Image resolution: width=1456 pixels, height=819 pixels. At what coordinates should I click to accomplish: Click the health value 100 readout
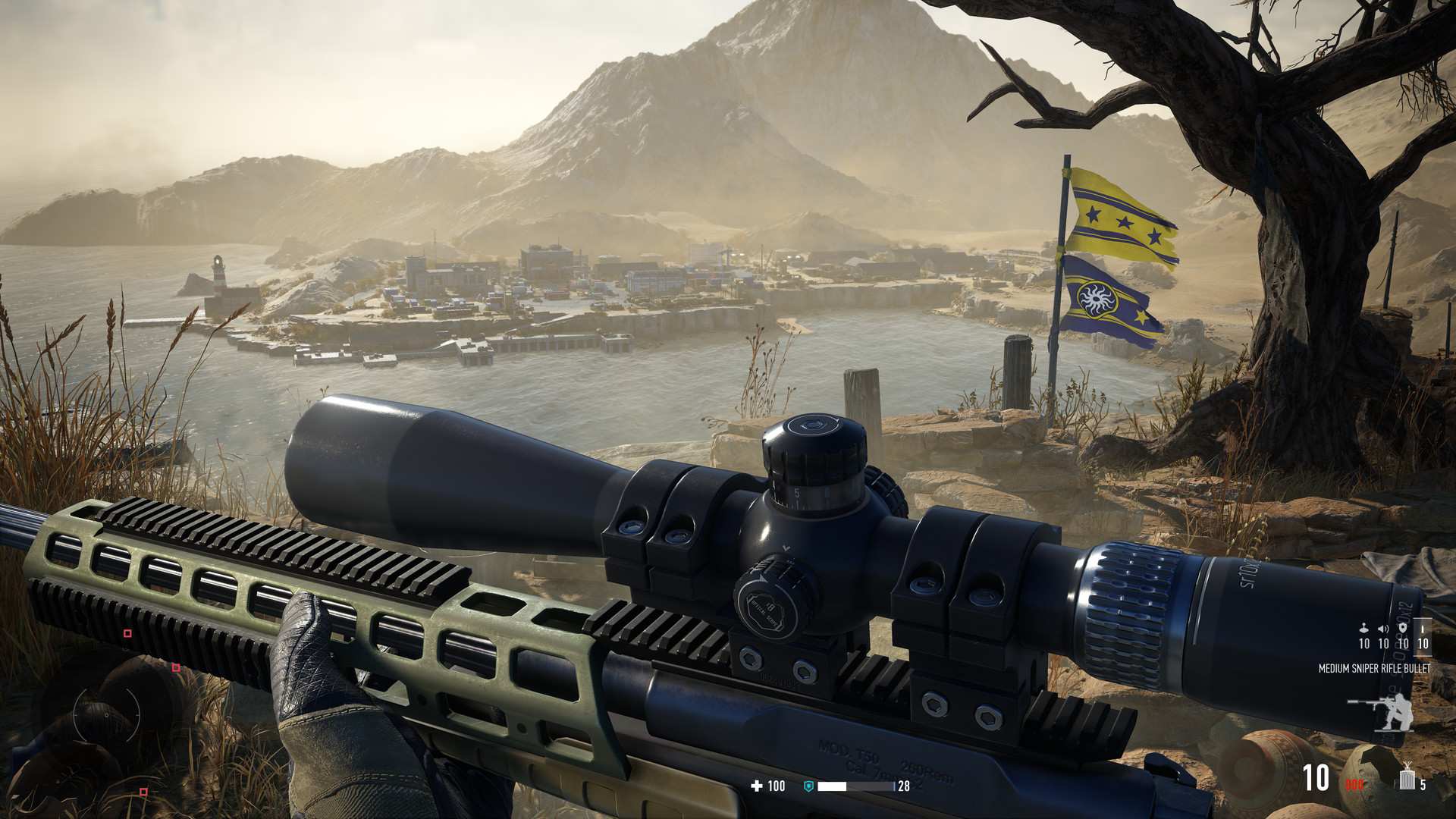[777, 786]
